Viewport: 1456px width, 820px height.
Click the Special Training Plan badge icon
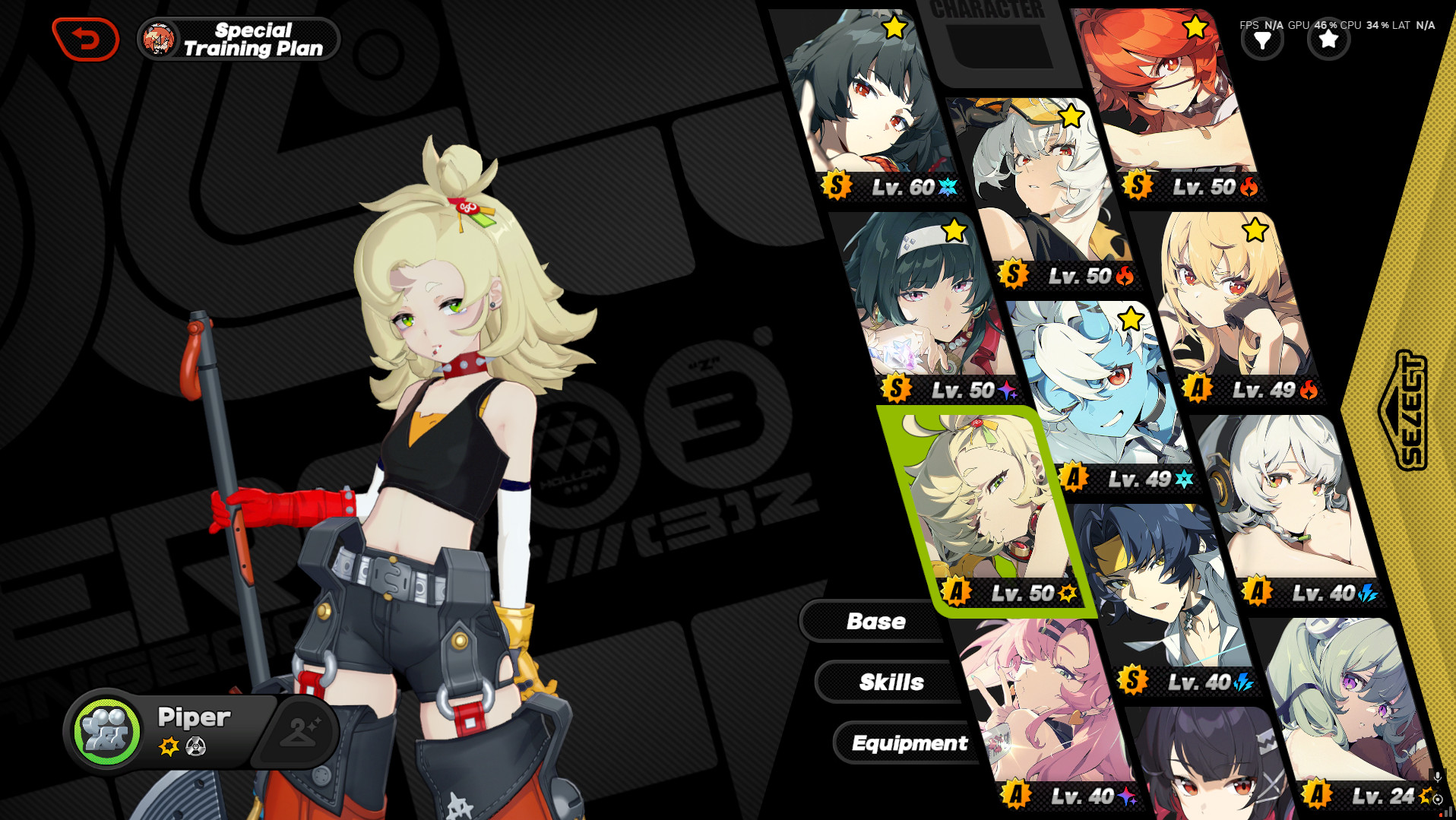(x=160, y=39)
